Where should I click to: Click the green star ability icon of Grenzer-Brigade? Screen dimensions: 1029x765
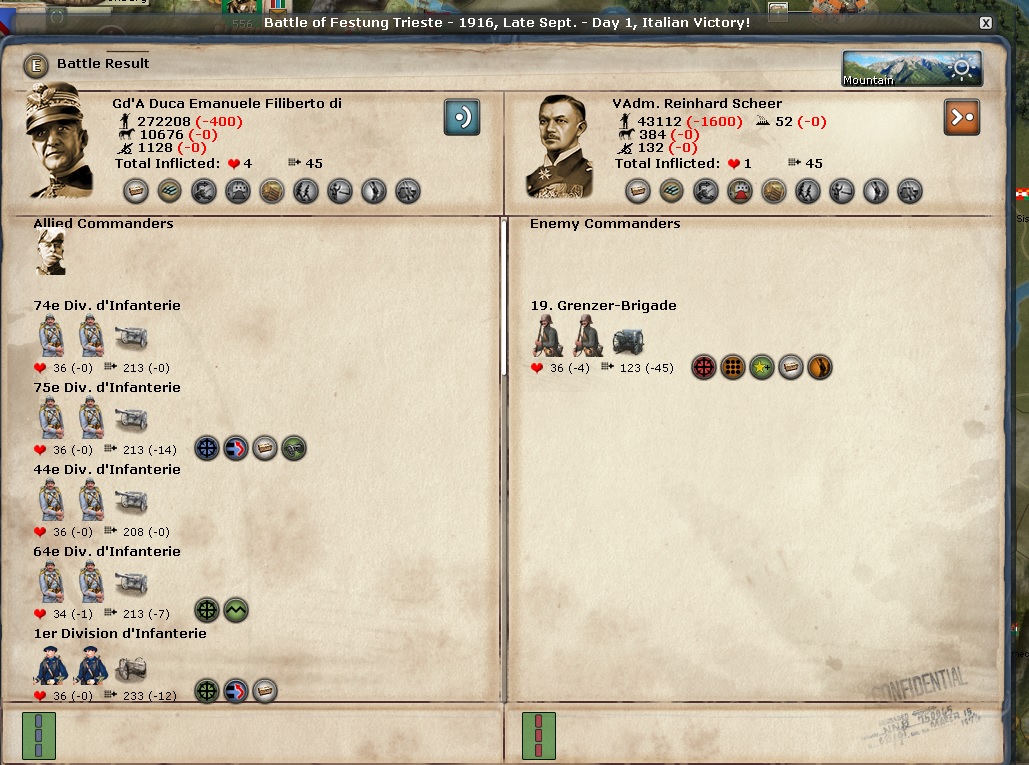tap(763, 367)
